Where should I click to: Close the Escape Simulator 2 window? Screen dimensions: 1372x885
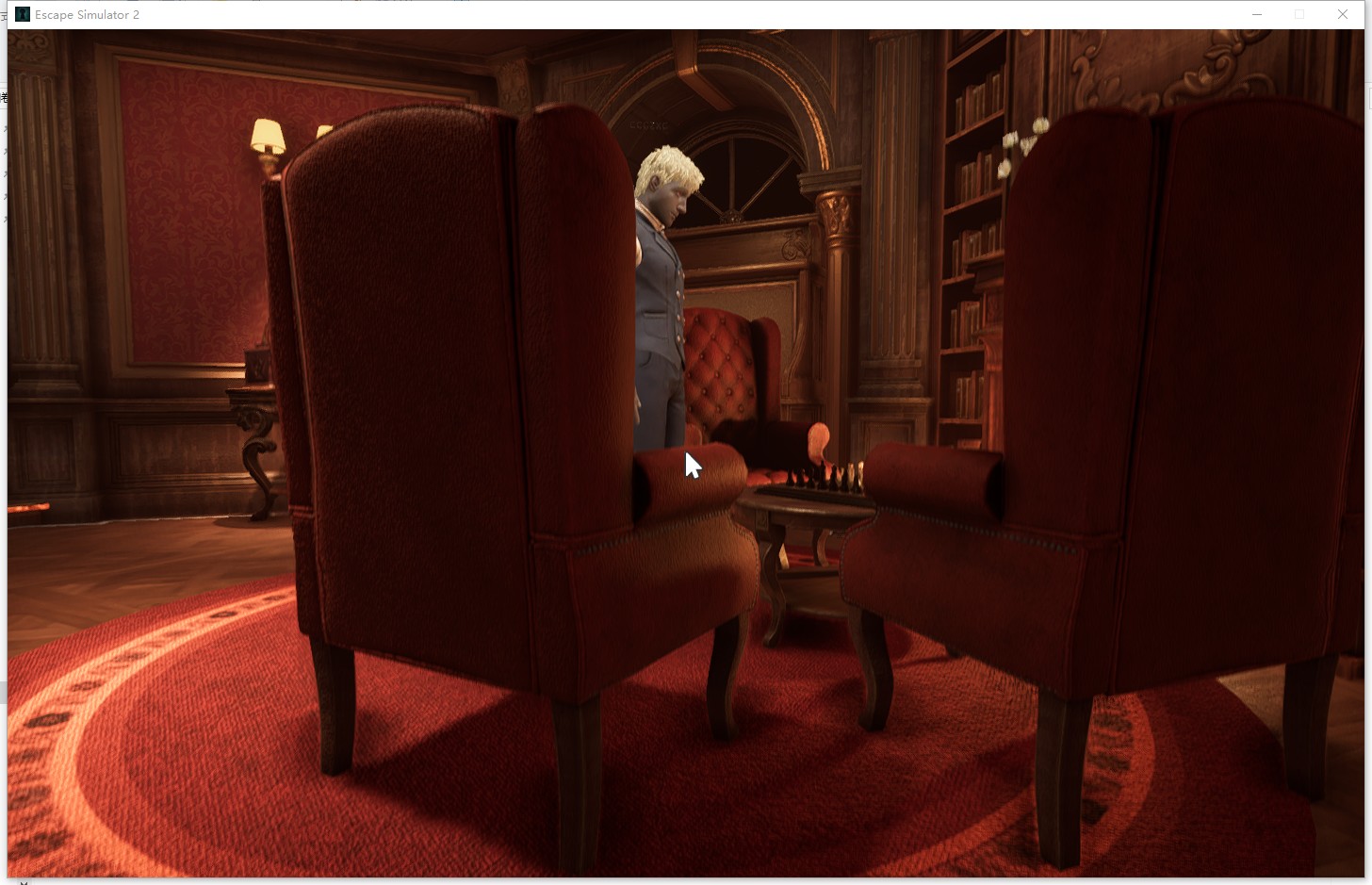(x=1342, y=14)
